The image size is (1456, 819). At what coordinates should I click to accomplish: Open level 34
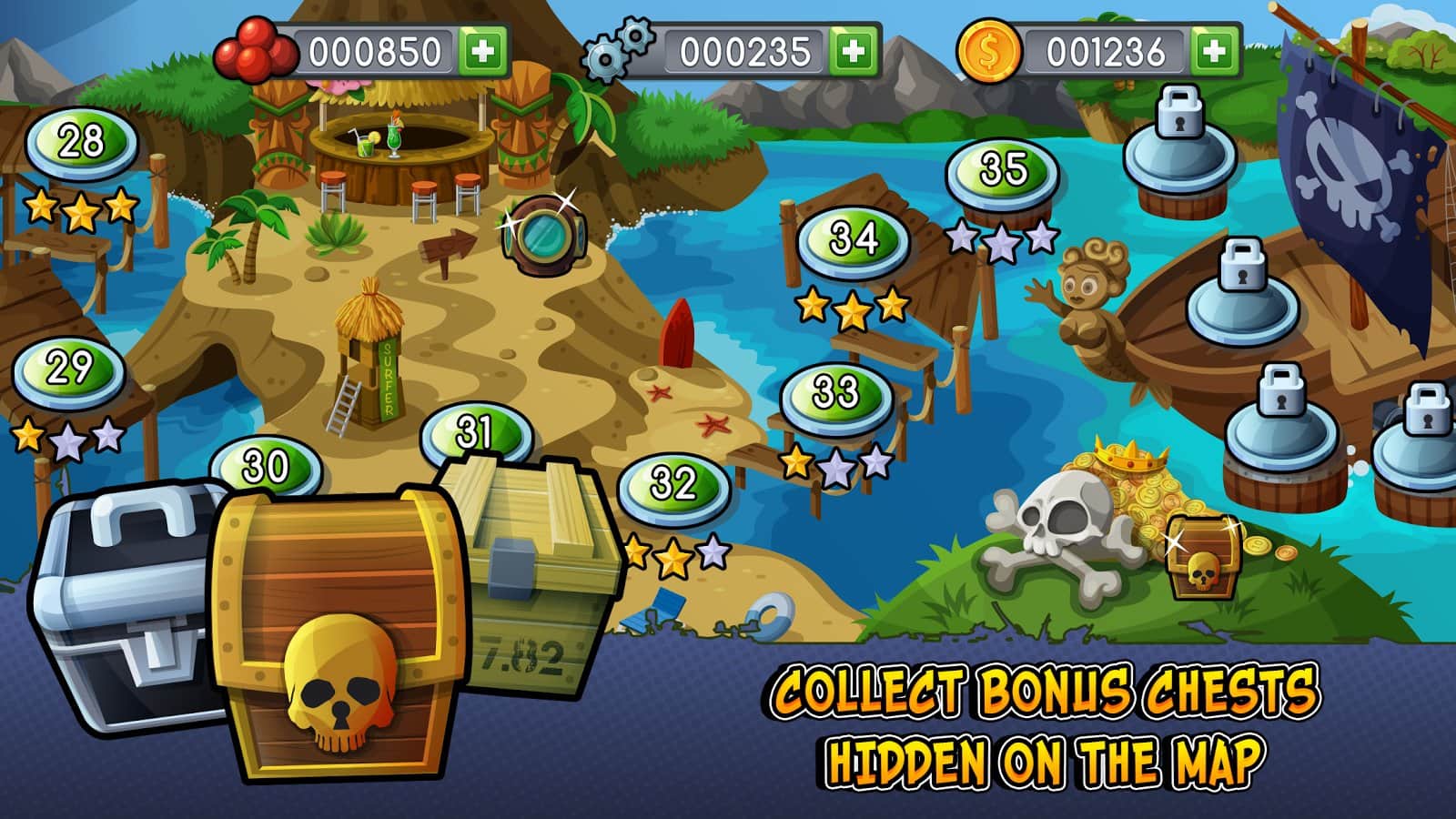(854, 239)
